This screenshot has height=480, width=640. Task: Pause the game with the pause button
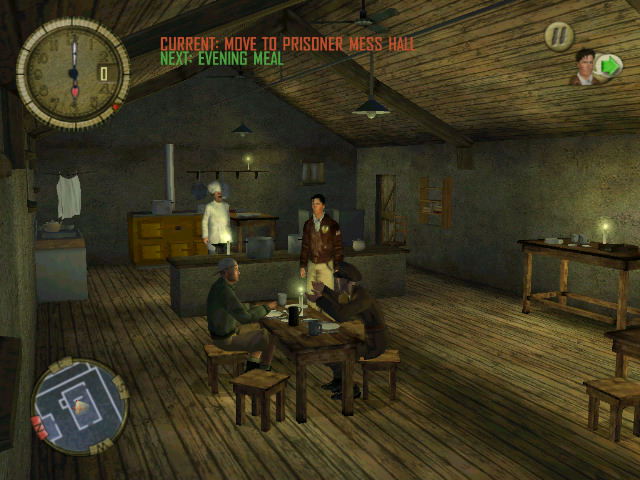tap(559, 37)
